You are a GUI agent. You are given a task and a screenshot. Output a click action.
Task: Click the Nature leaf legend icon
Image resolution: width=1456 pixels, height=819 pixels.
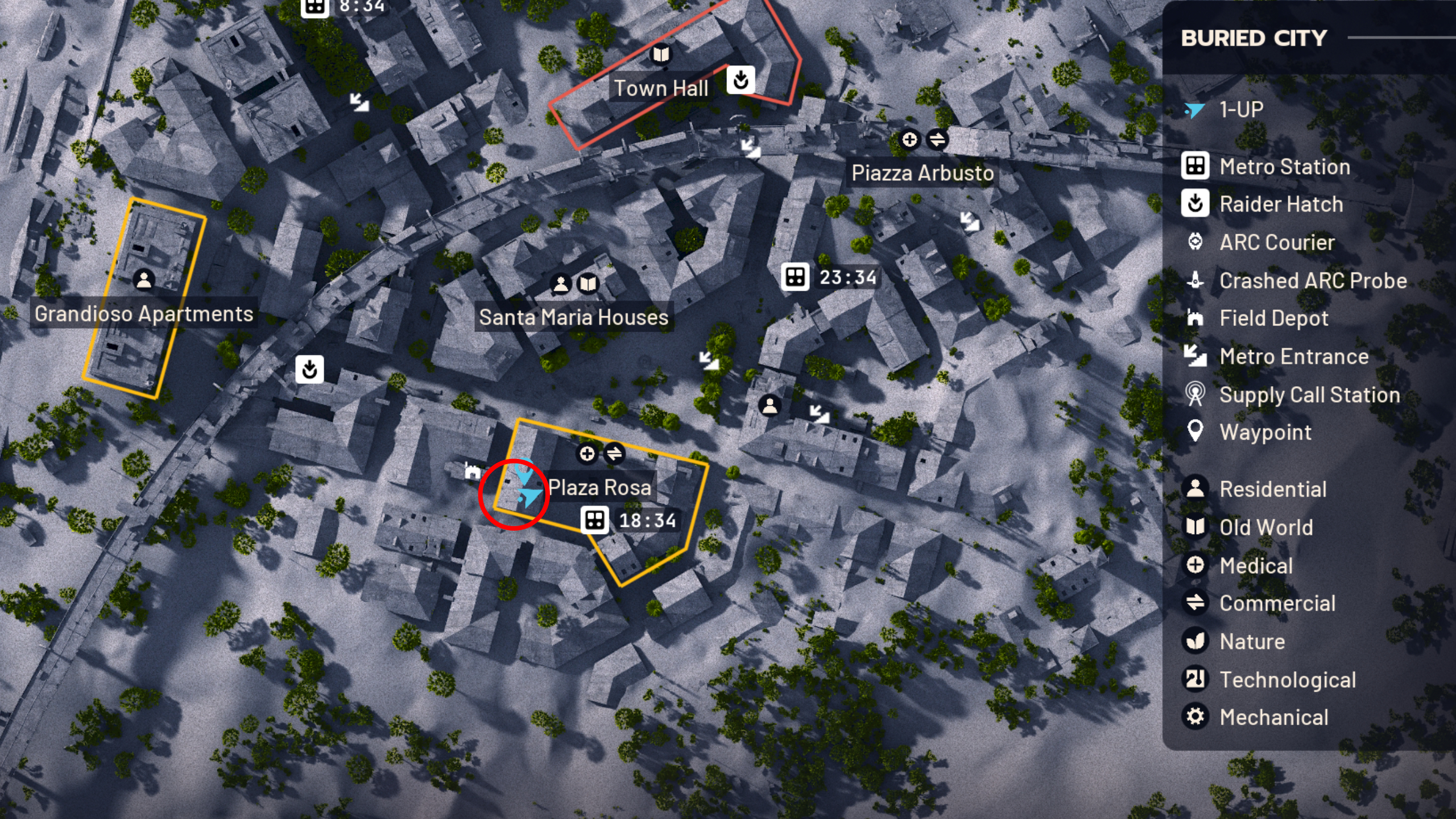1196,641
